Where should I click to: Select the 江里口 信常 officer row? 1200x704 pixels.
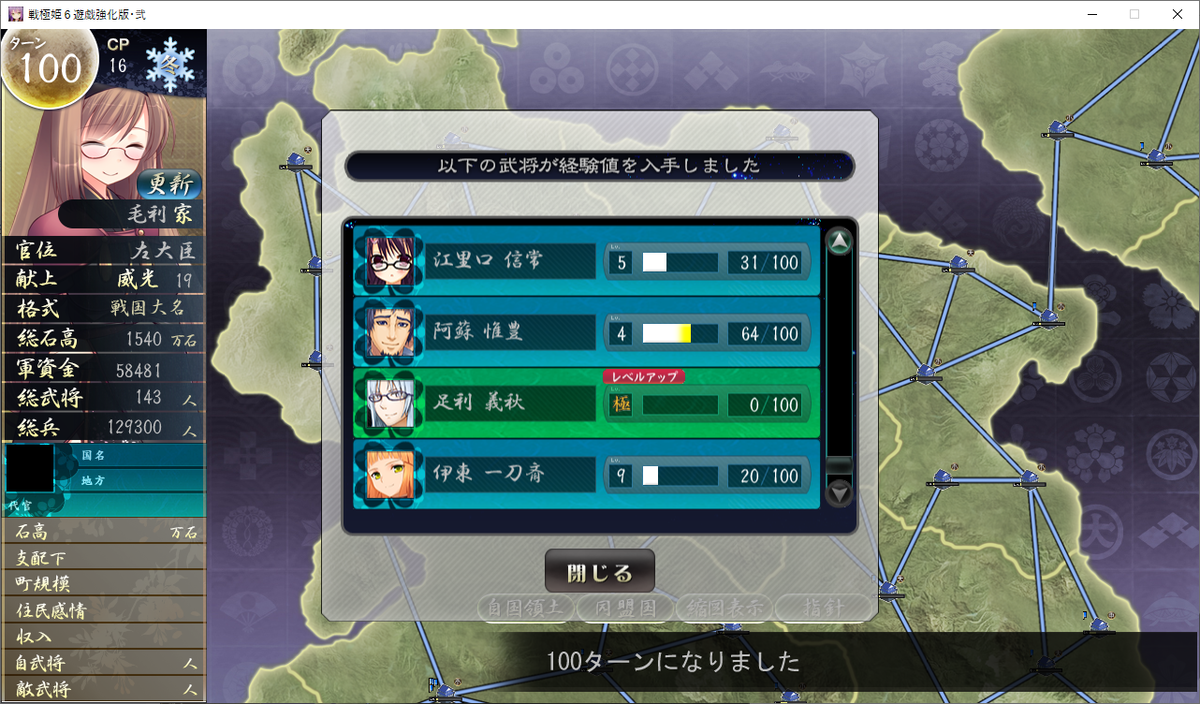tap(585, 261)
